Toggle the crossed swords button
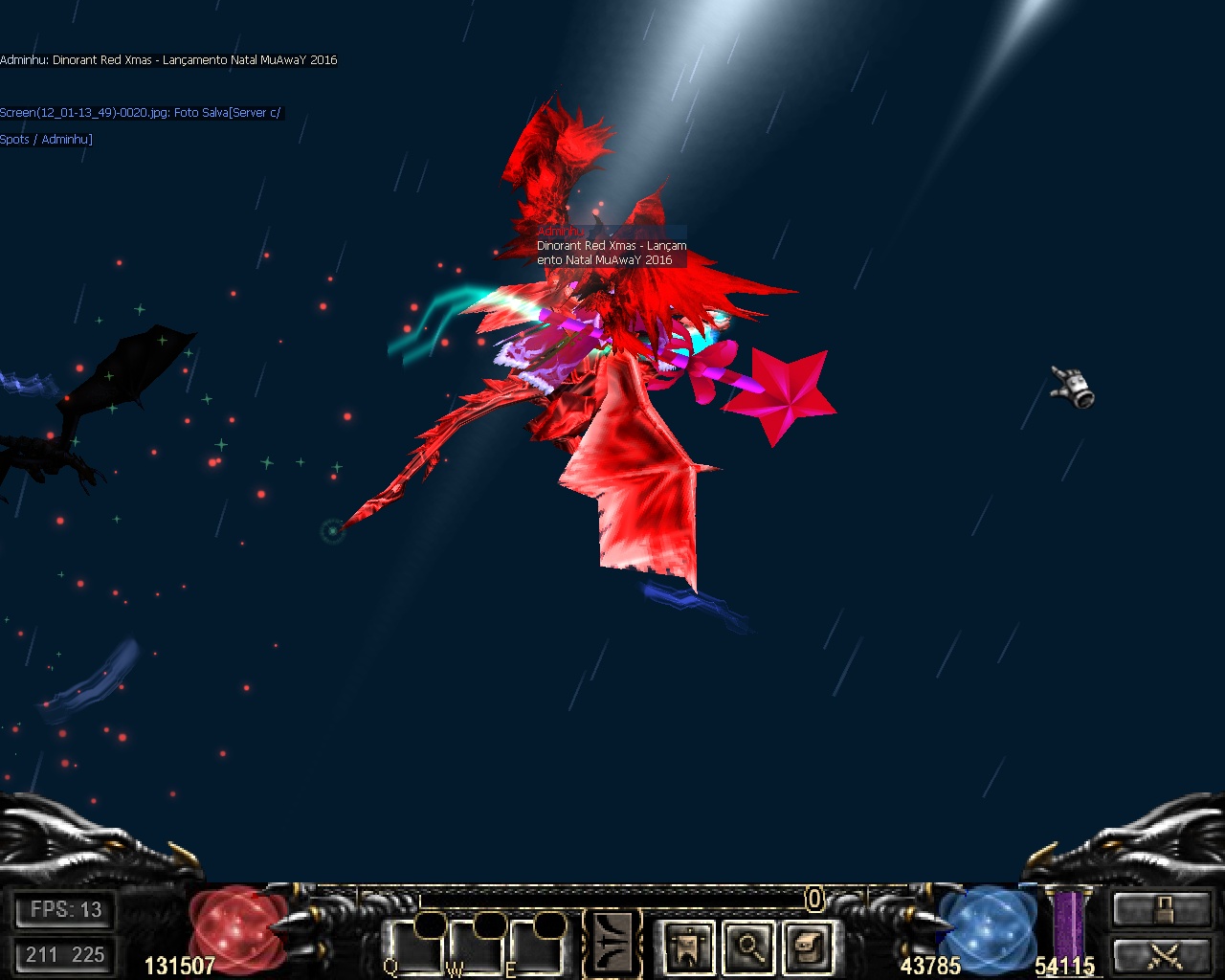The width and height of the screenshot is (1225, 980). 1163,955
